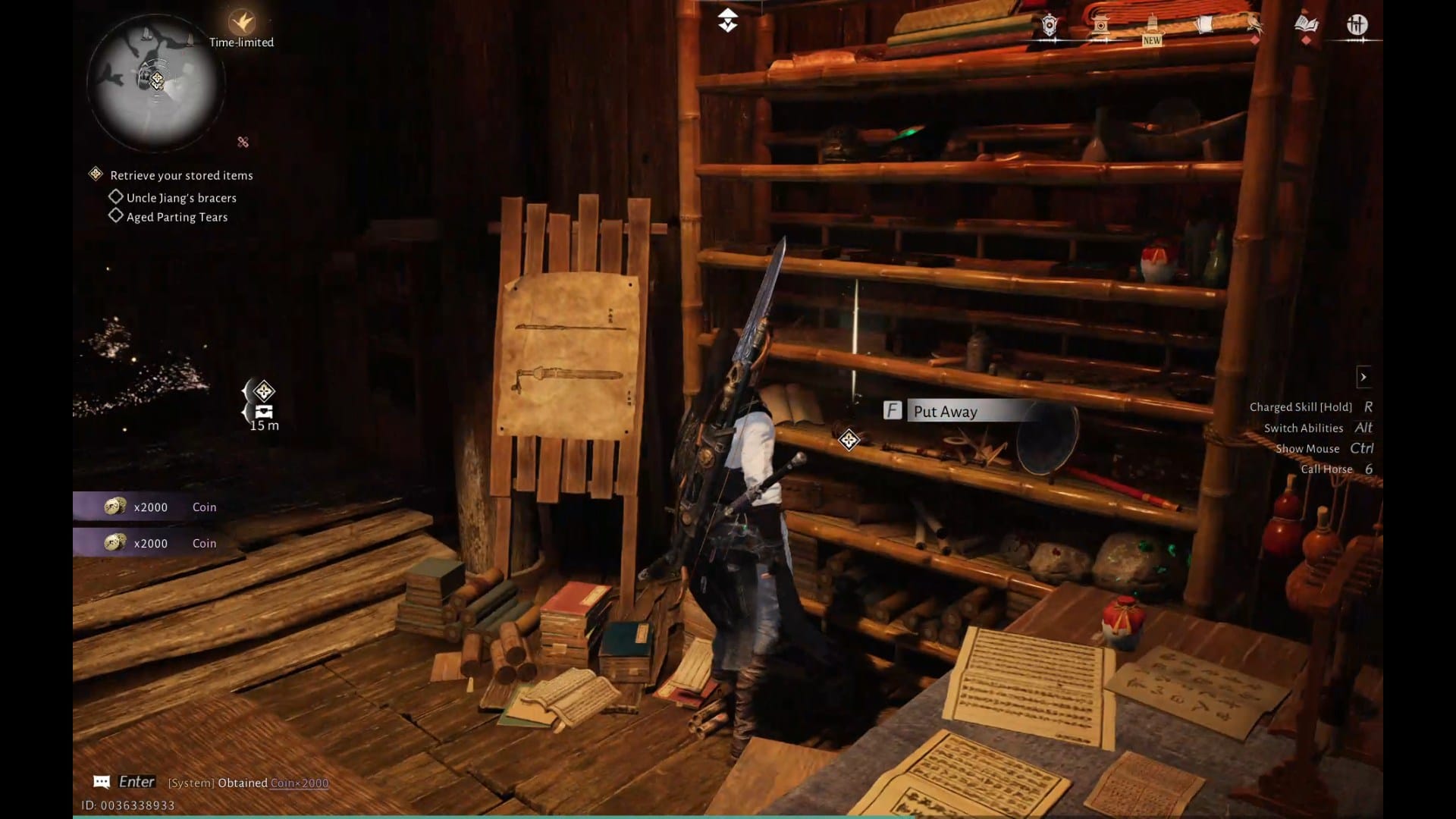Open the open-book journal icon
This screenshot has width=1456, height=819.
1306,25
